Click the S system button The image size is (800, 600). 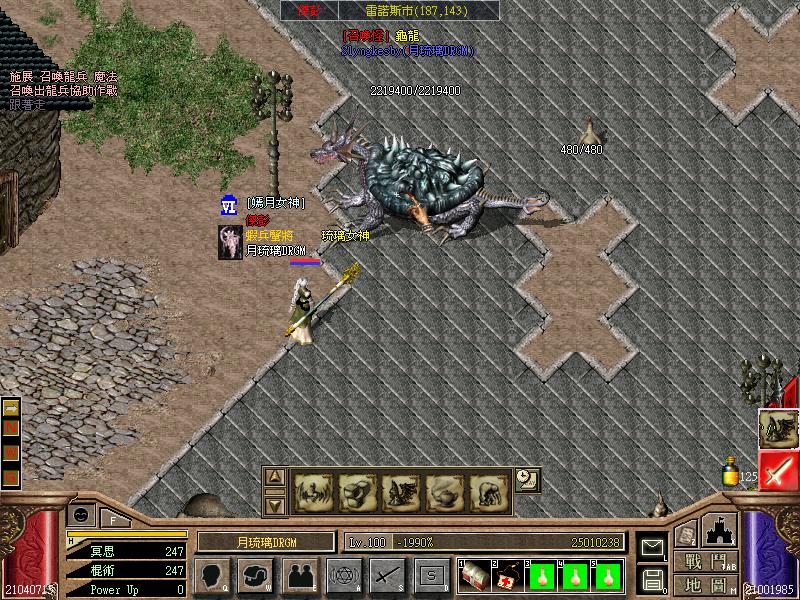pyautogui.click(x=431, y=575)
